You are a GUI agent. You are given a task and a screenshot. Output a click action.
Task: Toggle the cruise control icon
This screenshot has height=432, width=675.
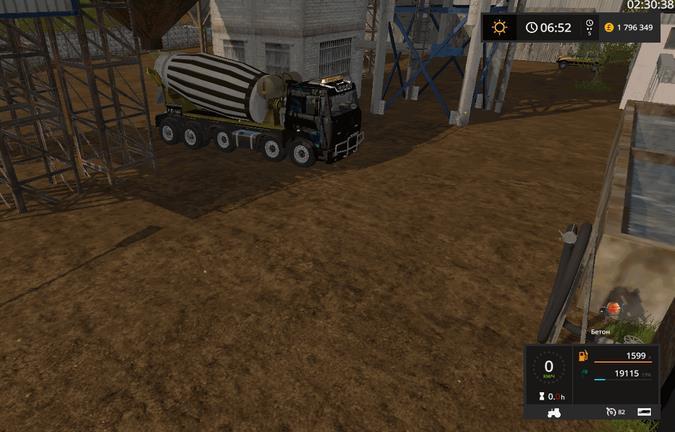coord(609,411)
